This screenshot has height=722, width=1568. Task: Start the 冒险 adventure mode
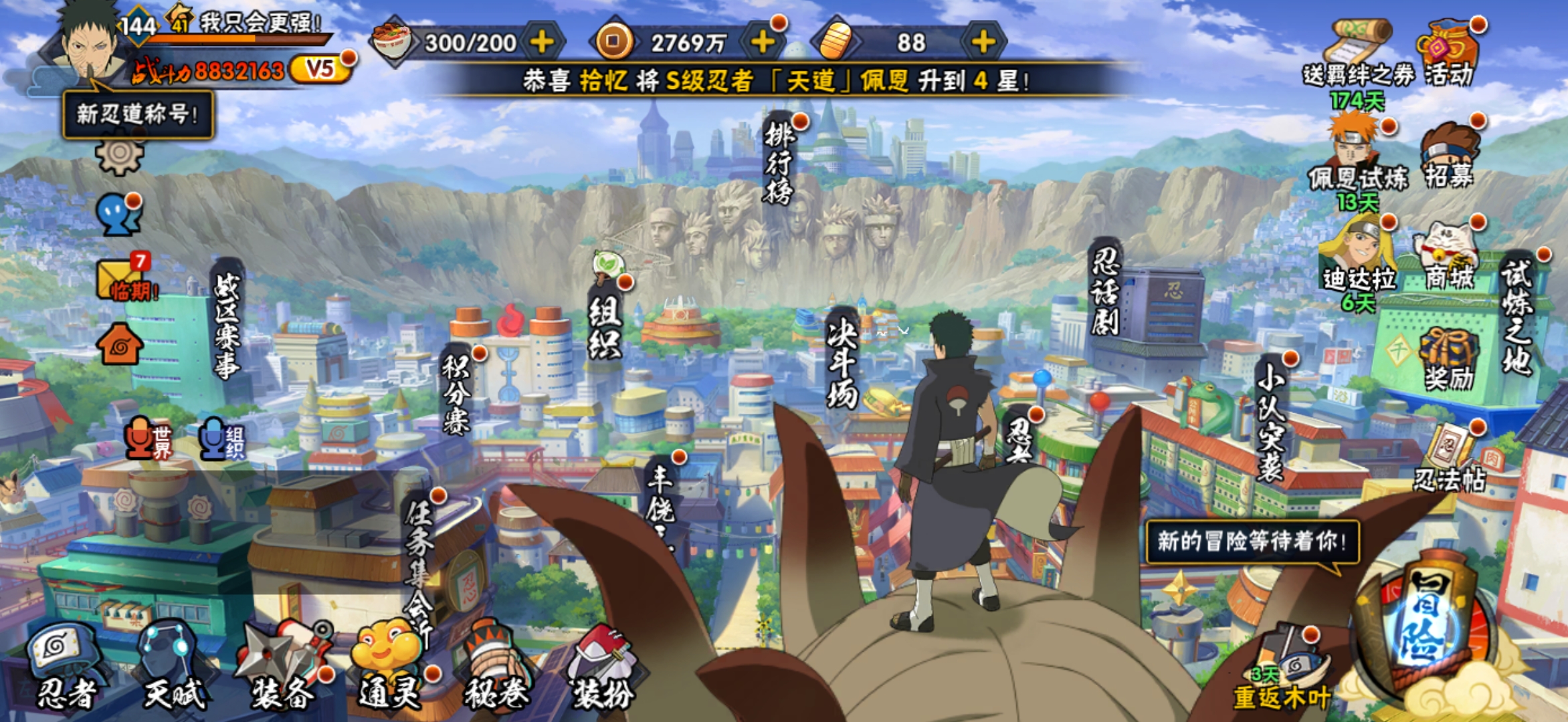tap(1422, 628)
